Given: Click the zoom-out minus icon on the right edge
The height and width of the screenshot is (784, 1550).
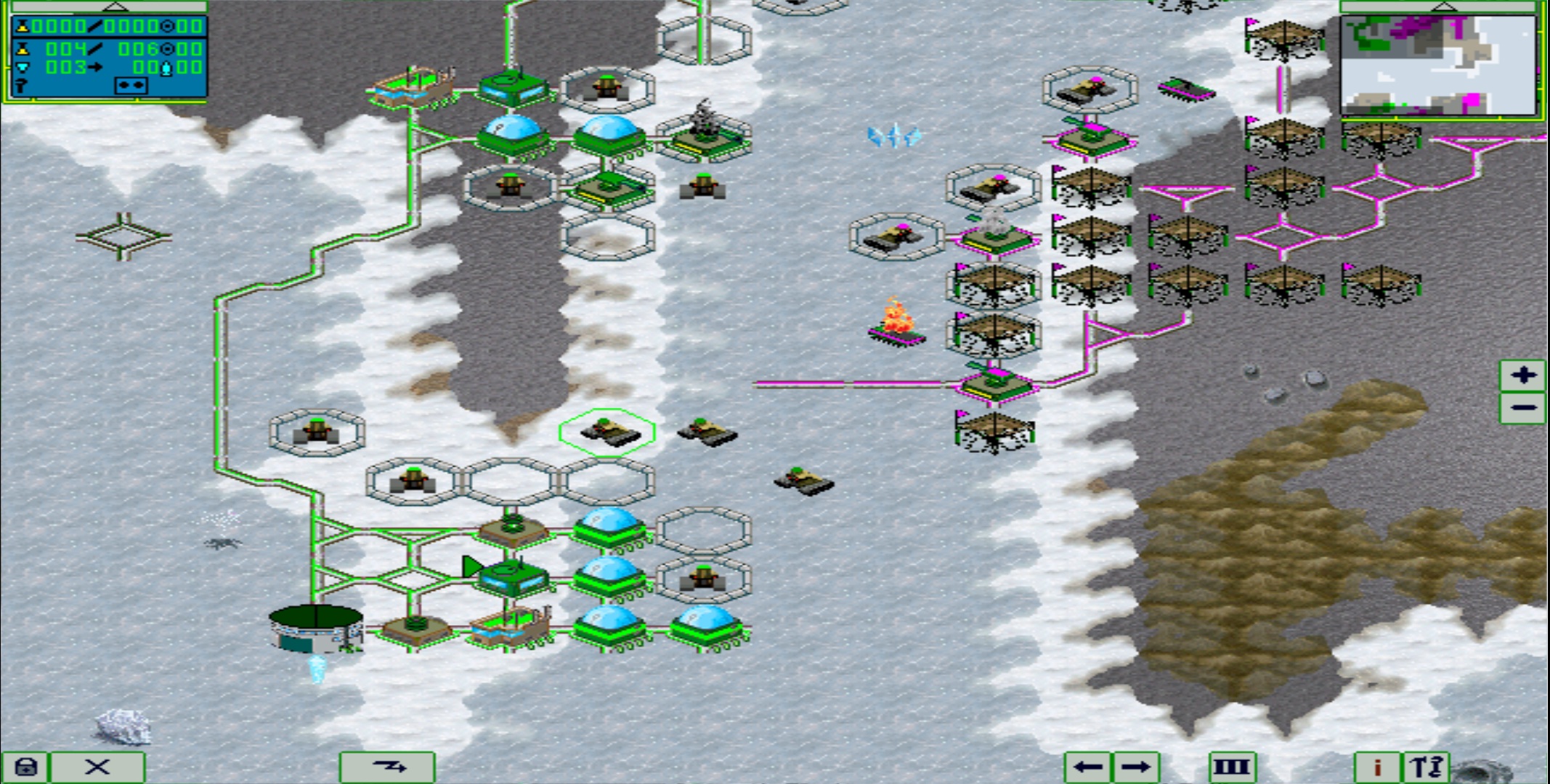Looking at the screenshot, I should click(x=1524, y=407).
